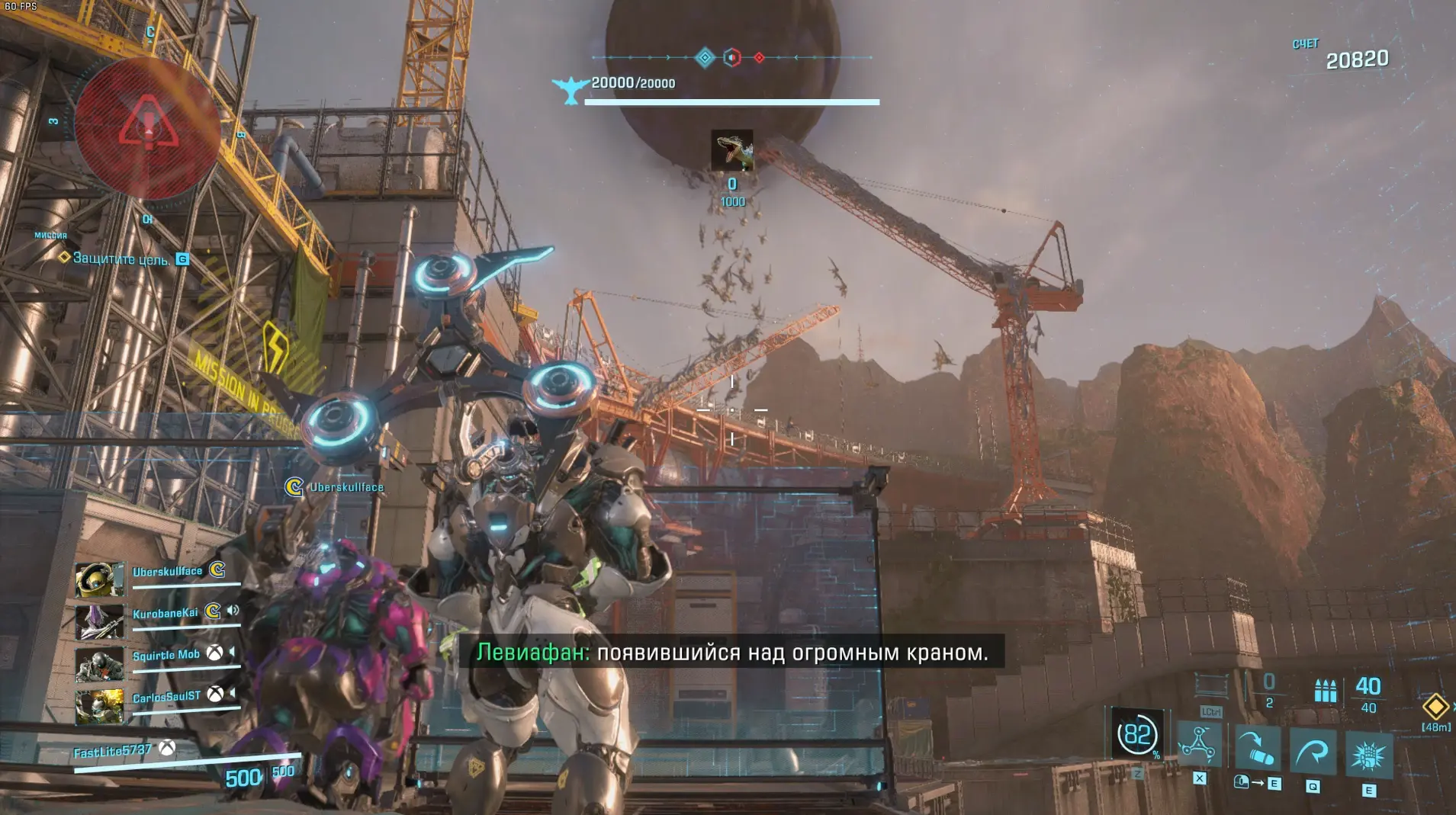Trigger the curved swirl arrow ability

(1313, 752)
